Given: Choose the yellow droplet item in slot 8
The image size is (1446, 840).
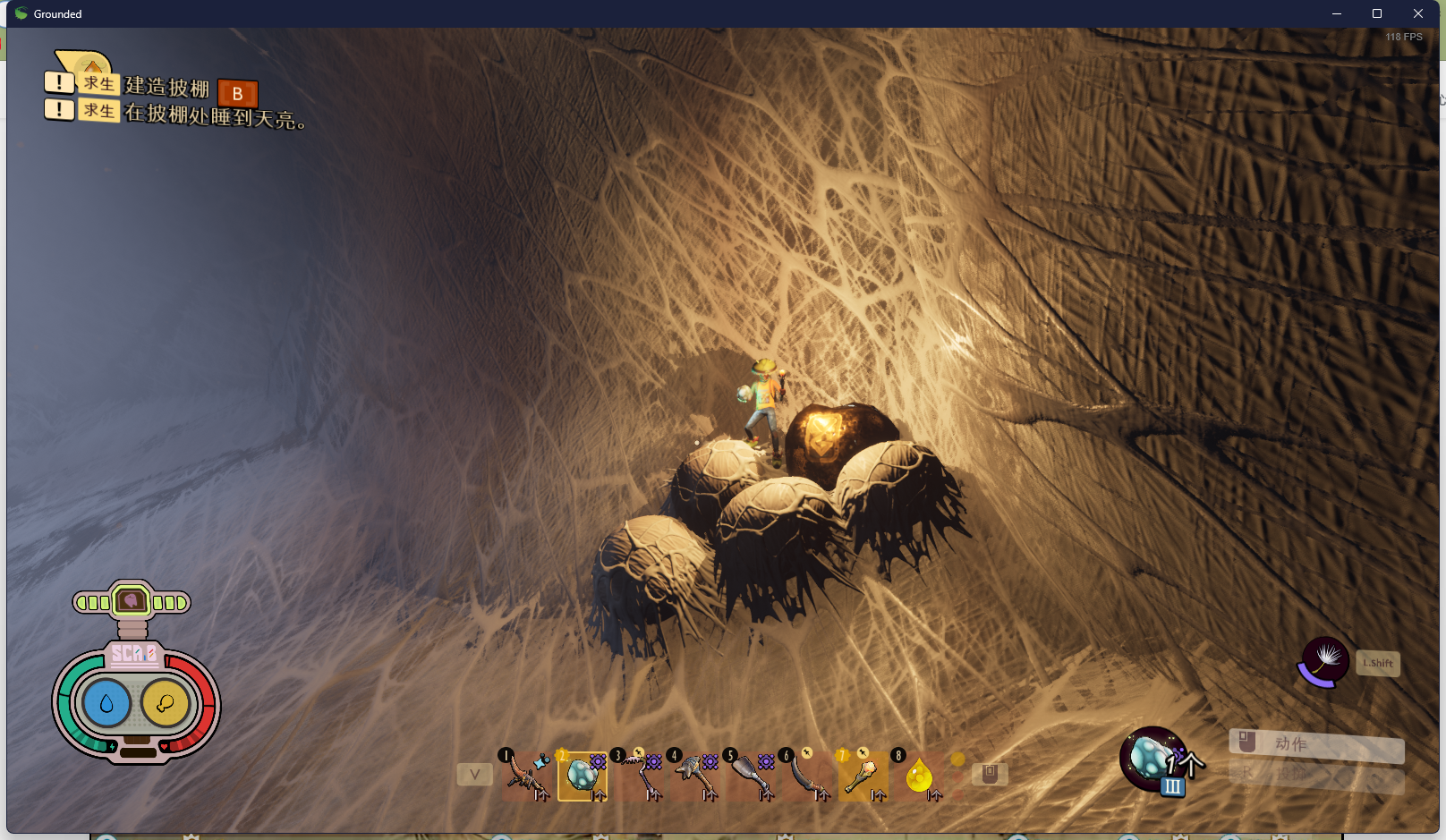Looking at the screenshot, I should 919,775.
